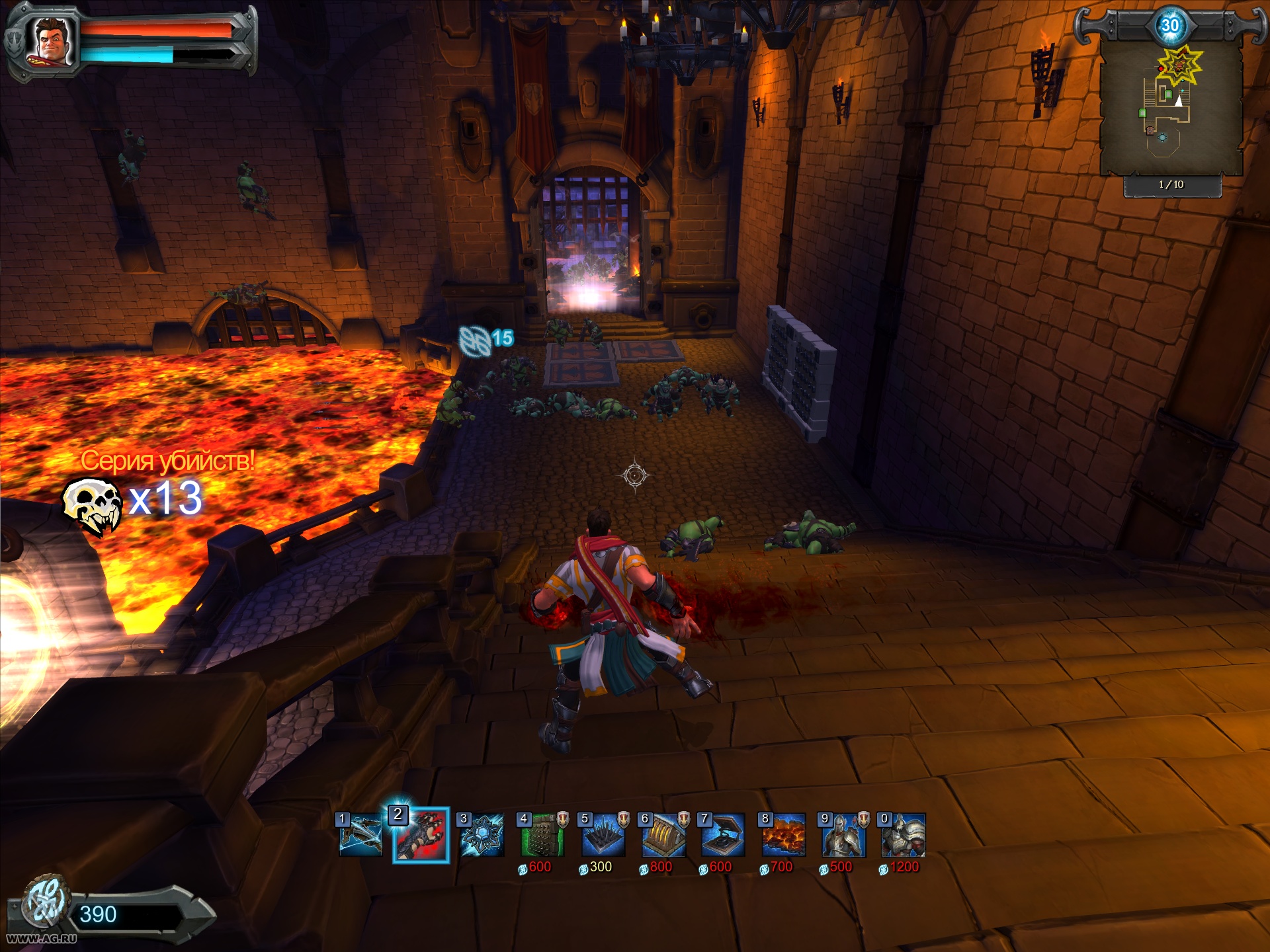1270x952 pixels.
Task: Choose the archer guardian in slot 9
Action: tap(843, 835)
